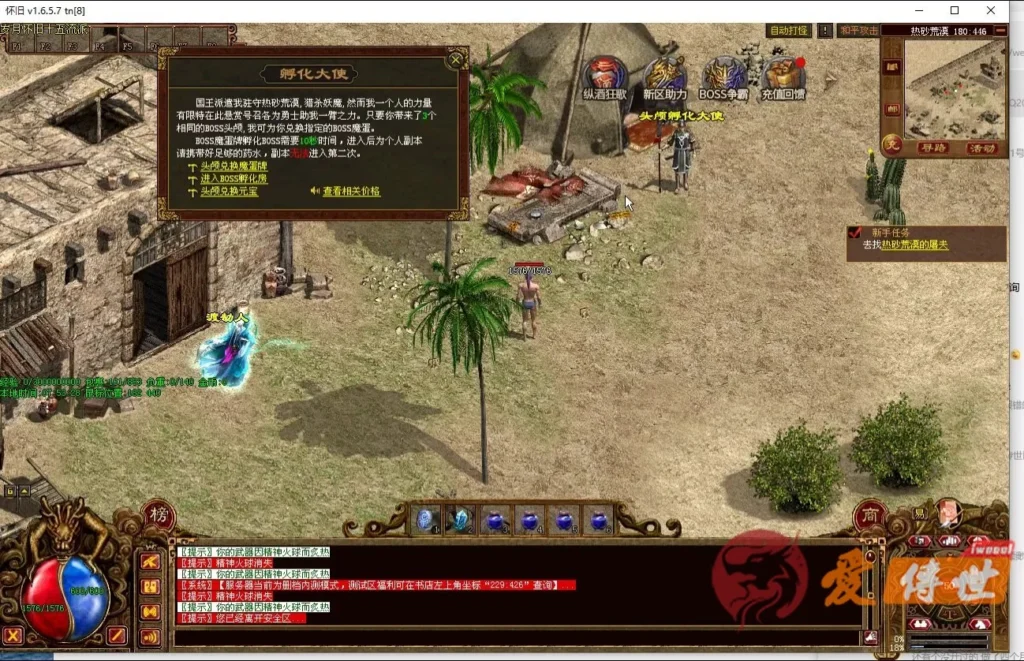Close the 孵化大使 dialogue window
This screenshot has width=1024, height=661.
(456, 60)
